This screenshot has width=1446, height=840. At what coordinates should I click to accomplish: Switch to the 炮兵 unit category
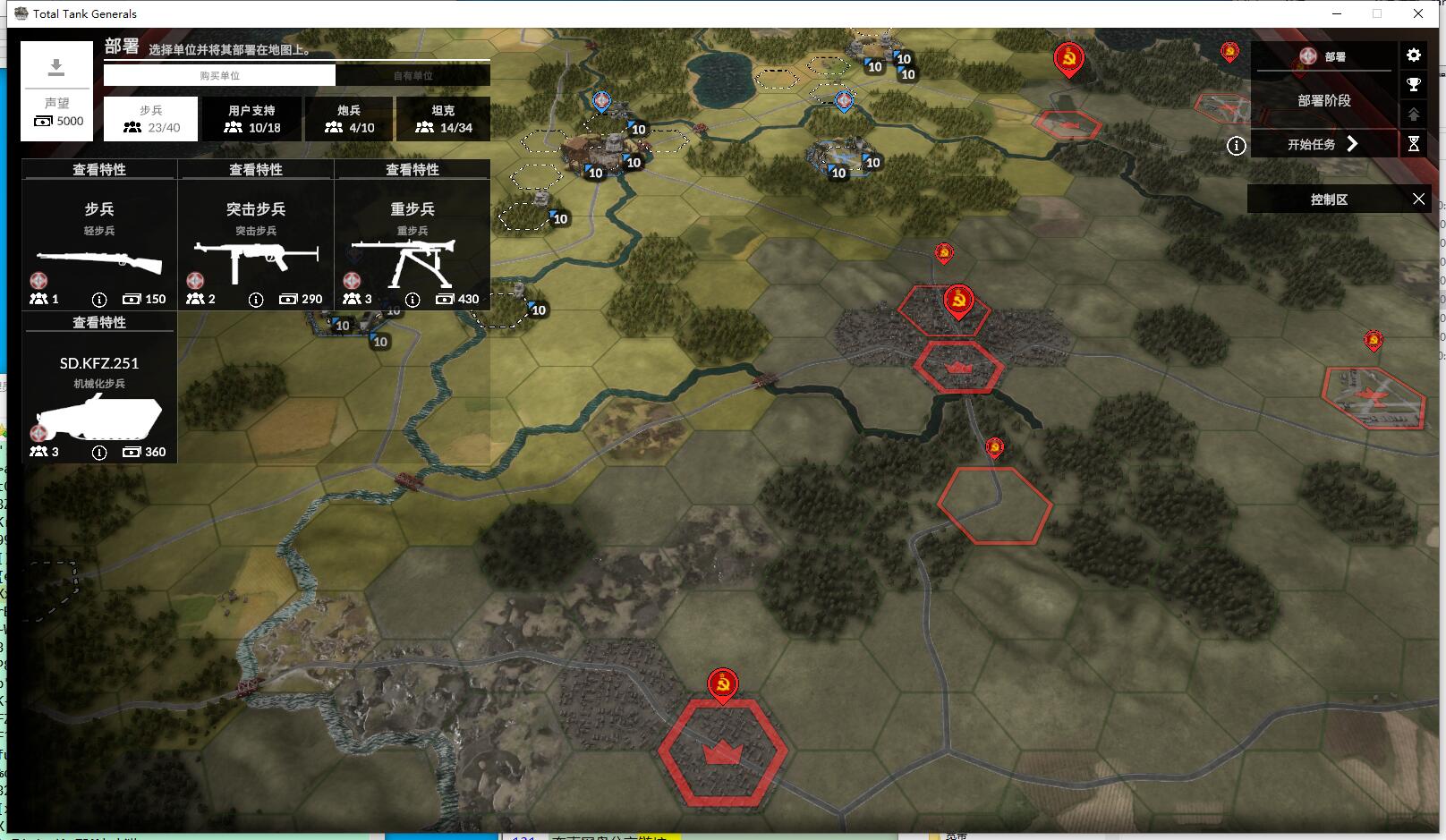(349, 119)
